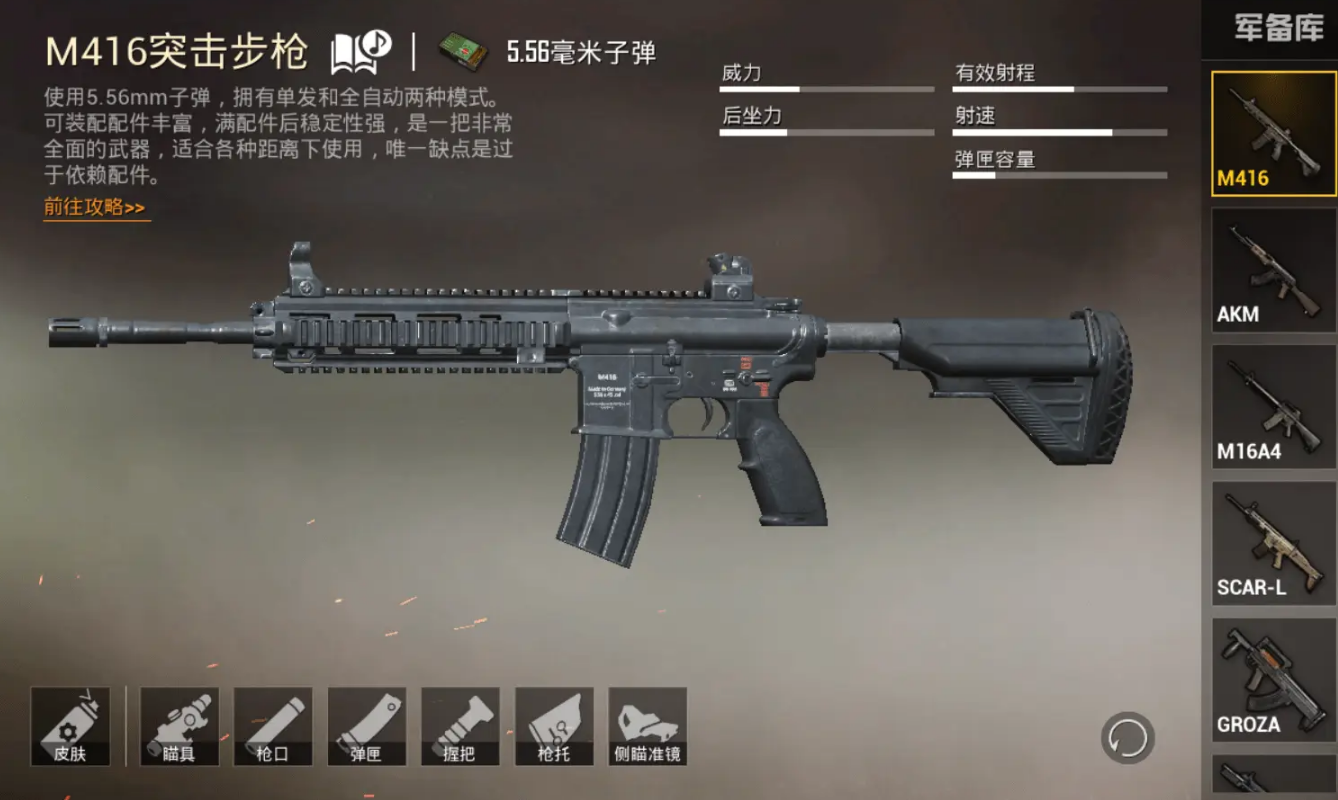Pick the GROZA weapon thumbnail
The height and width of the screenshot is (800, 1338).
[x=1273, y=680]
